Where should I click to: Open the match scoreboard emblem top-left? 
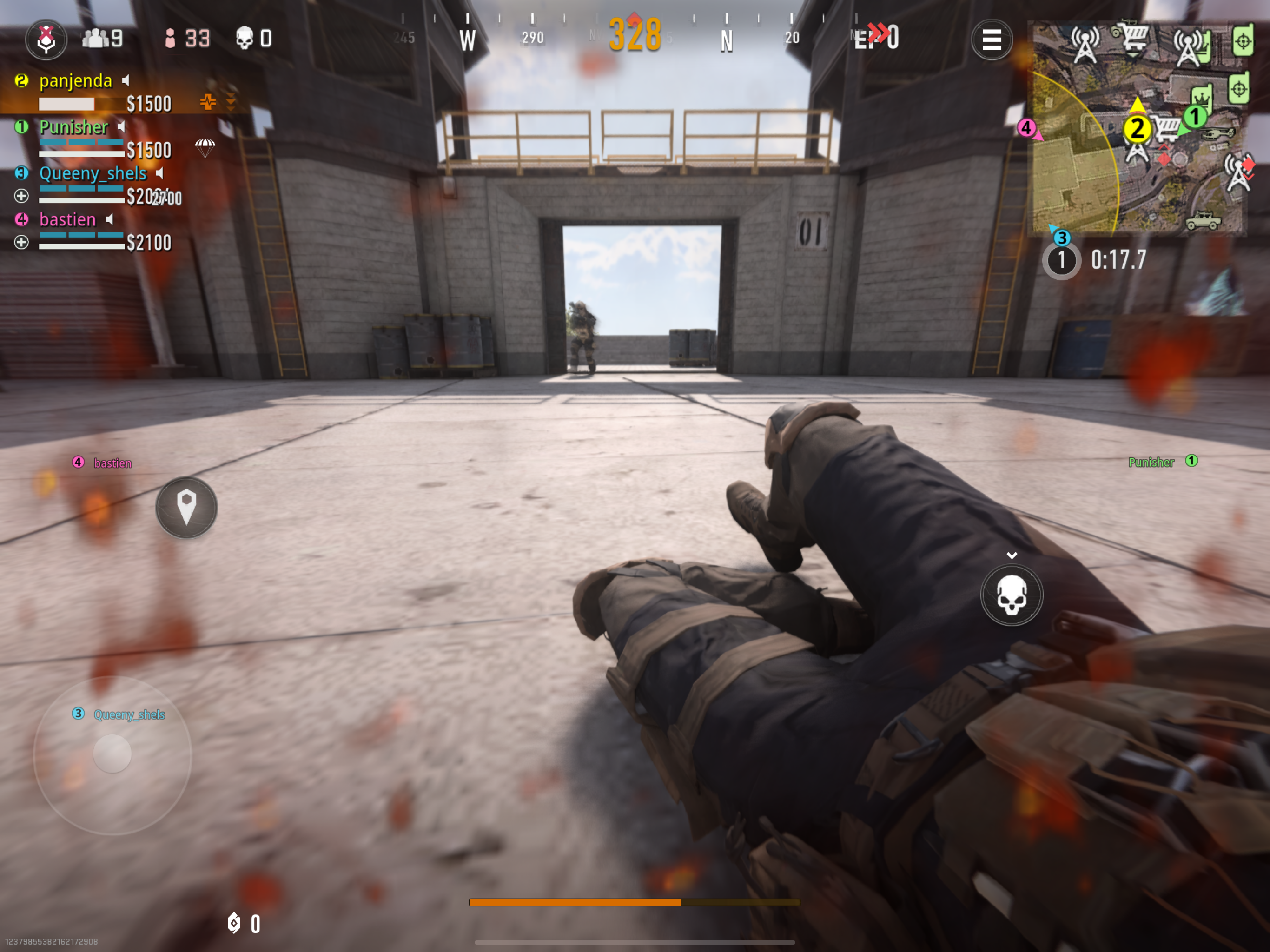tap(46, 39)
